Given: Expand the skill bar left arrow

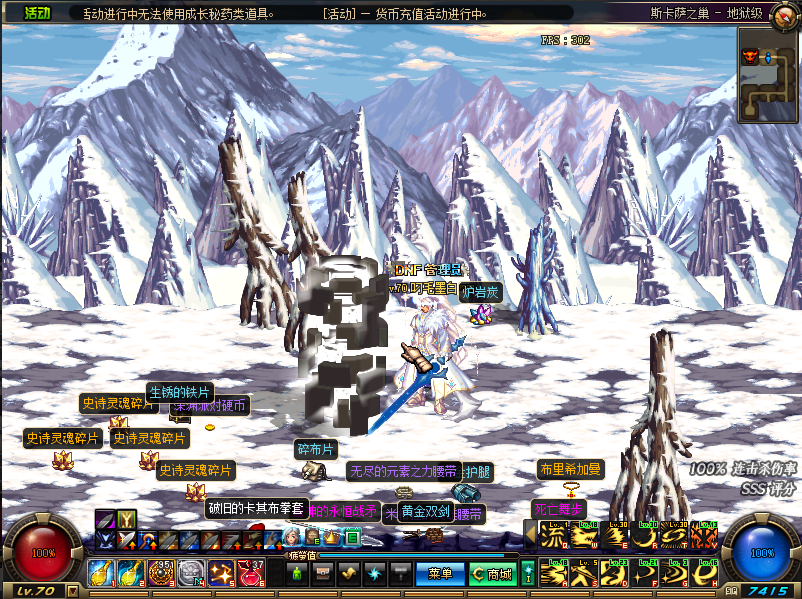Looking at the screenshot, I should click(529, 535).
